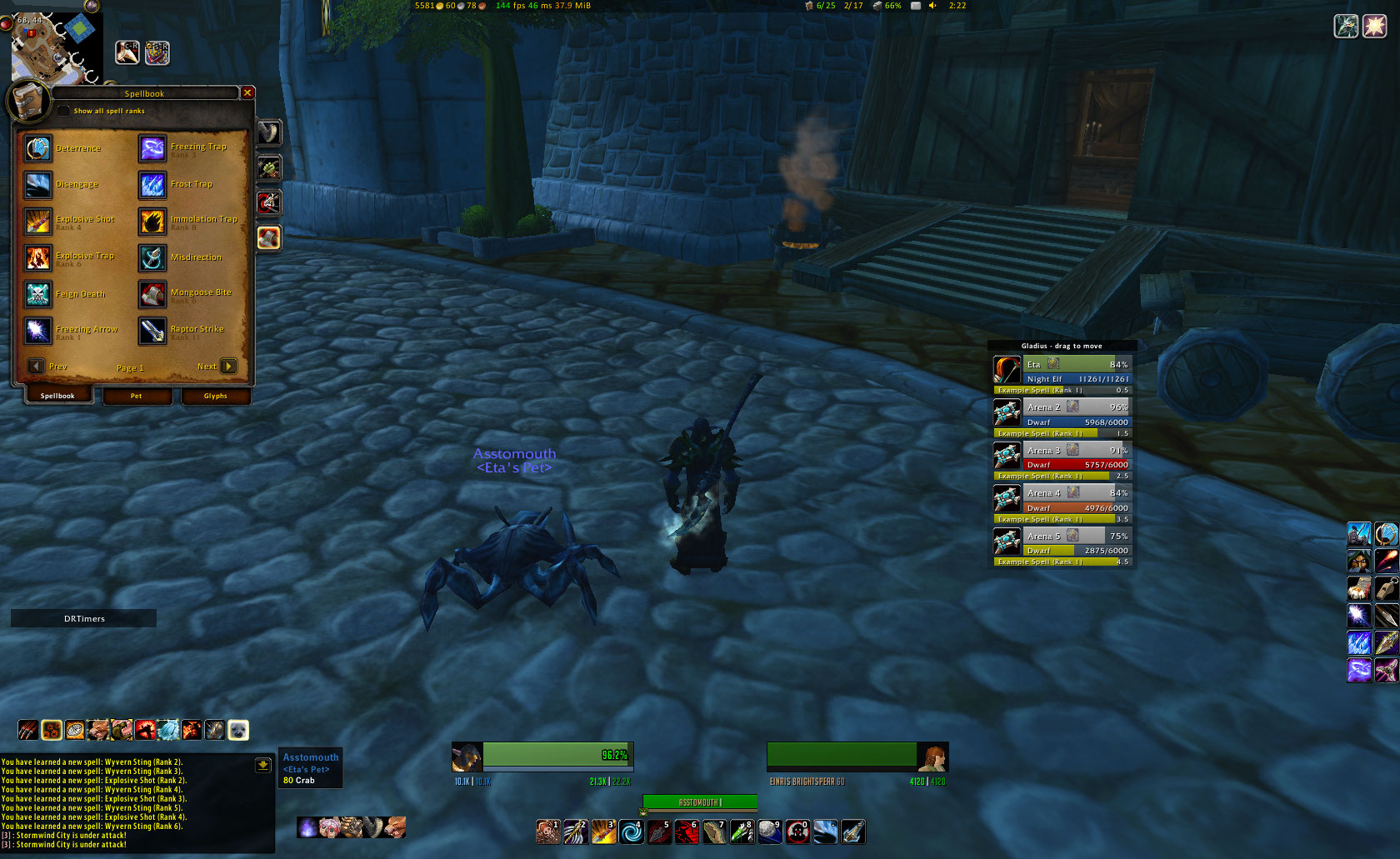Viewport: 1400px width, 859px height.
Task: Pick the Disengage spell icon
Action: tap(38, 185)
